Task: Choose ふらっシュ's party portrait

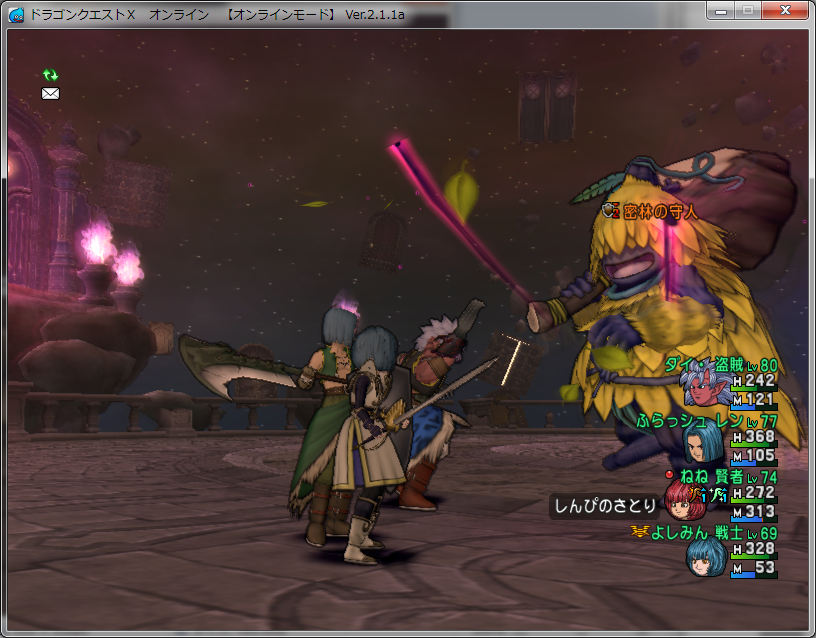Action: pos(704,441)
